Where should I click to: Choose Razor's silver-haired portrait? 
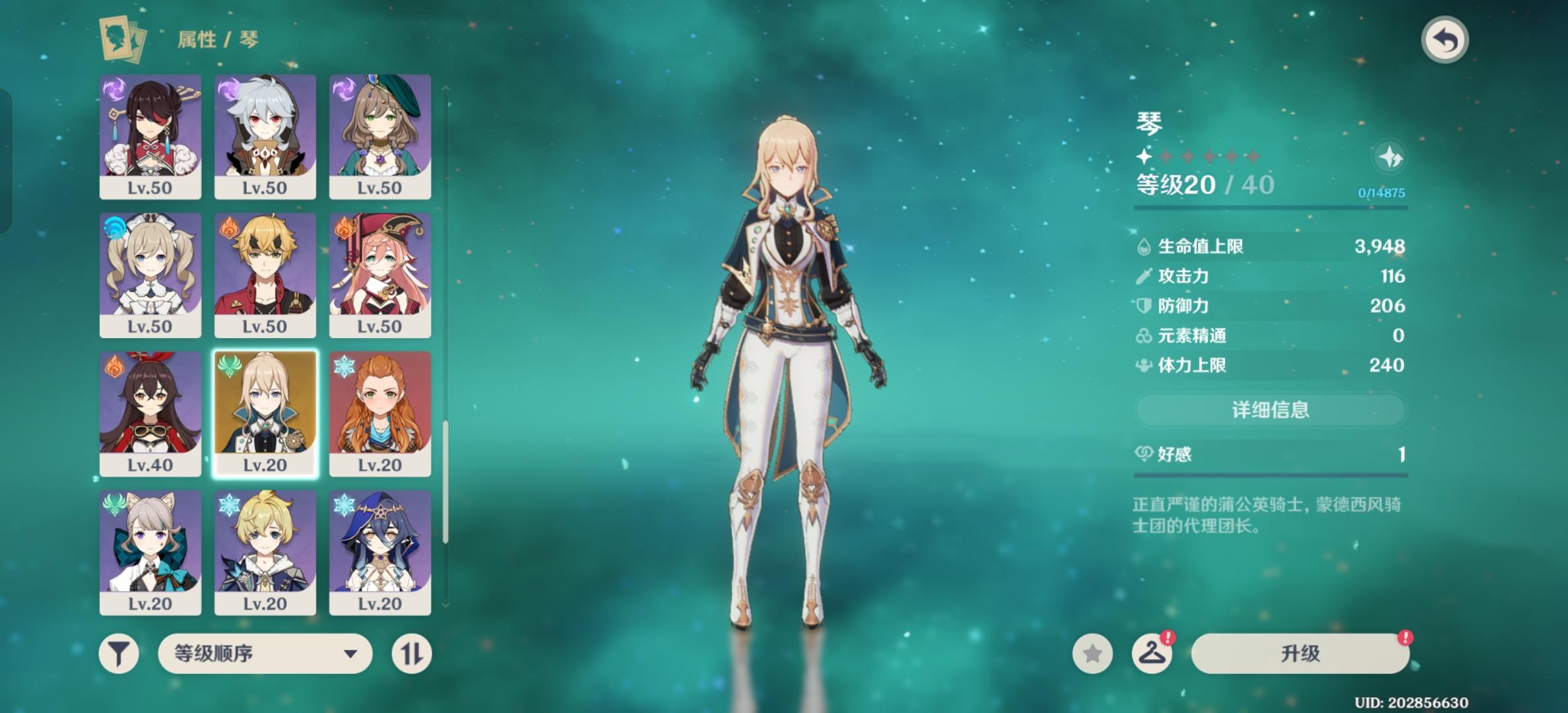(x=265, y=136)
